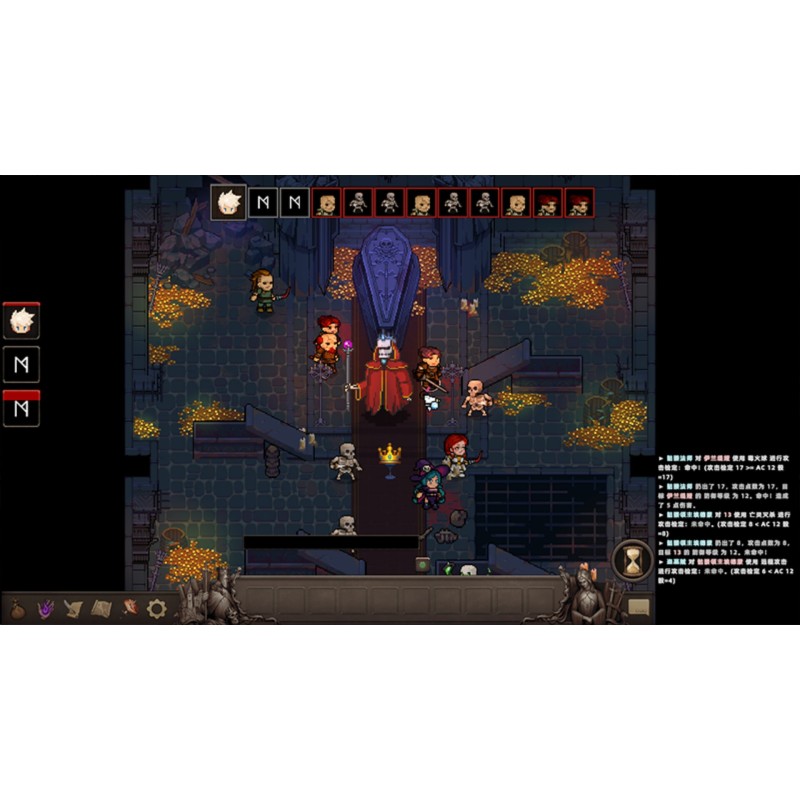End turn with the hourglass button
Image resolution: width=800 pixels, height=800 pixels.
click(x=632, y=560)
